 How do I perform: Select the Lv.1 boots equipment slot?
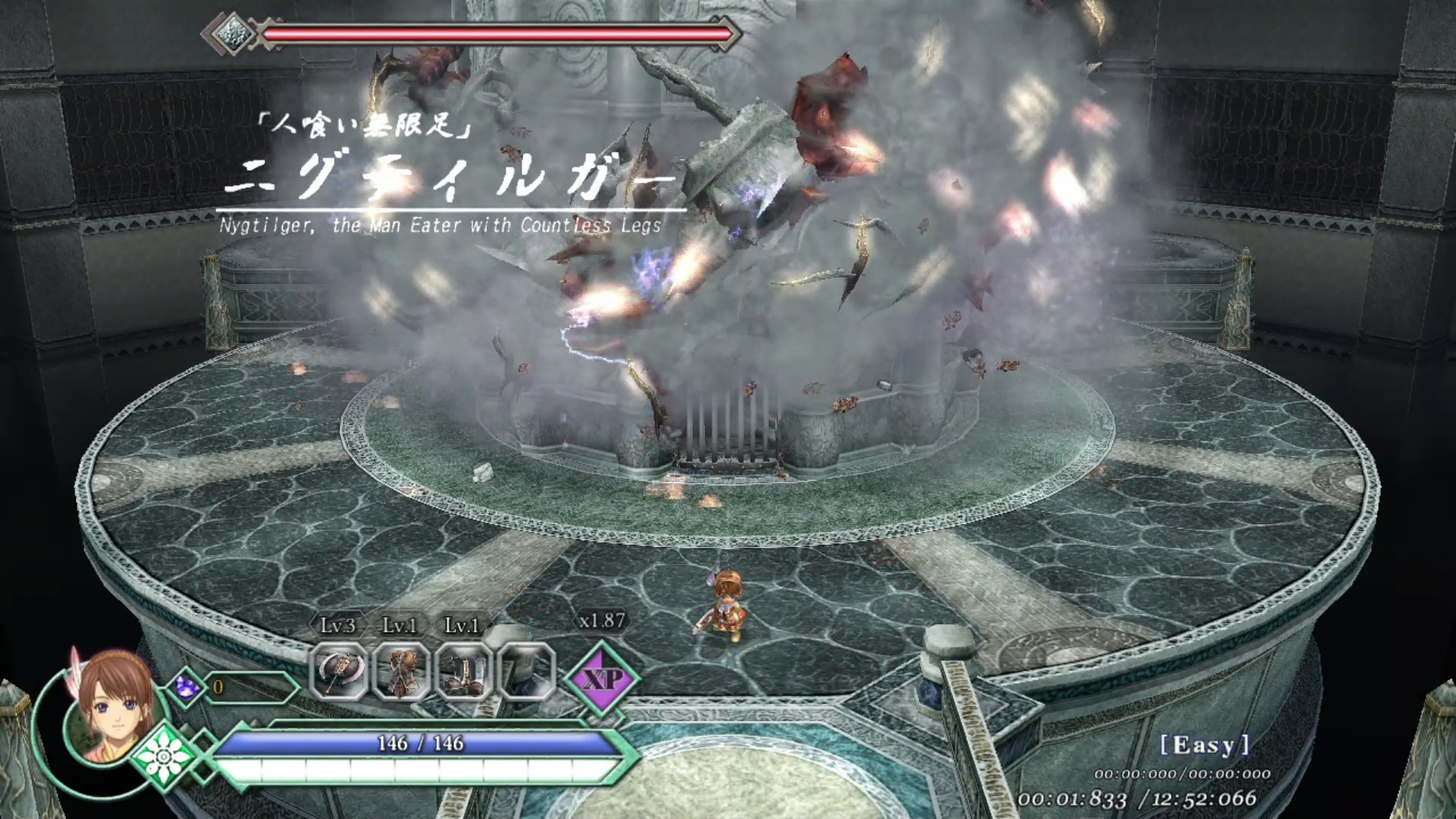click(x=463, y=671)
